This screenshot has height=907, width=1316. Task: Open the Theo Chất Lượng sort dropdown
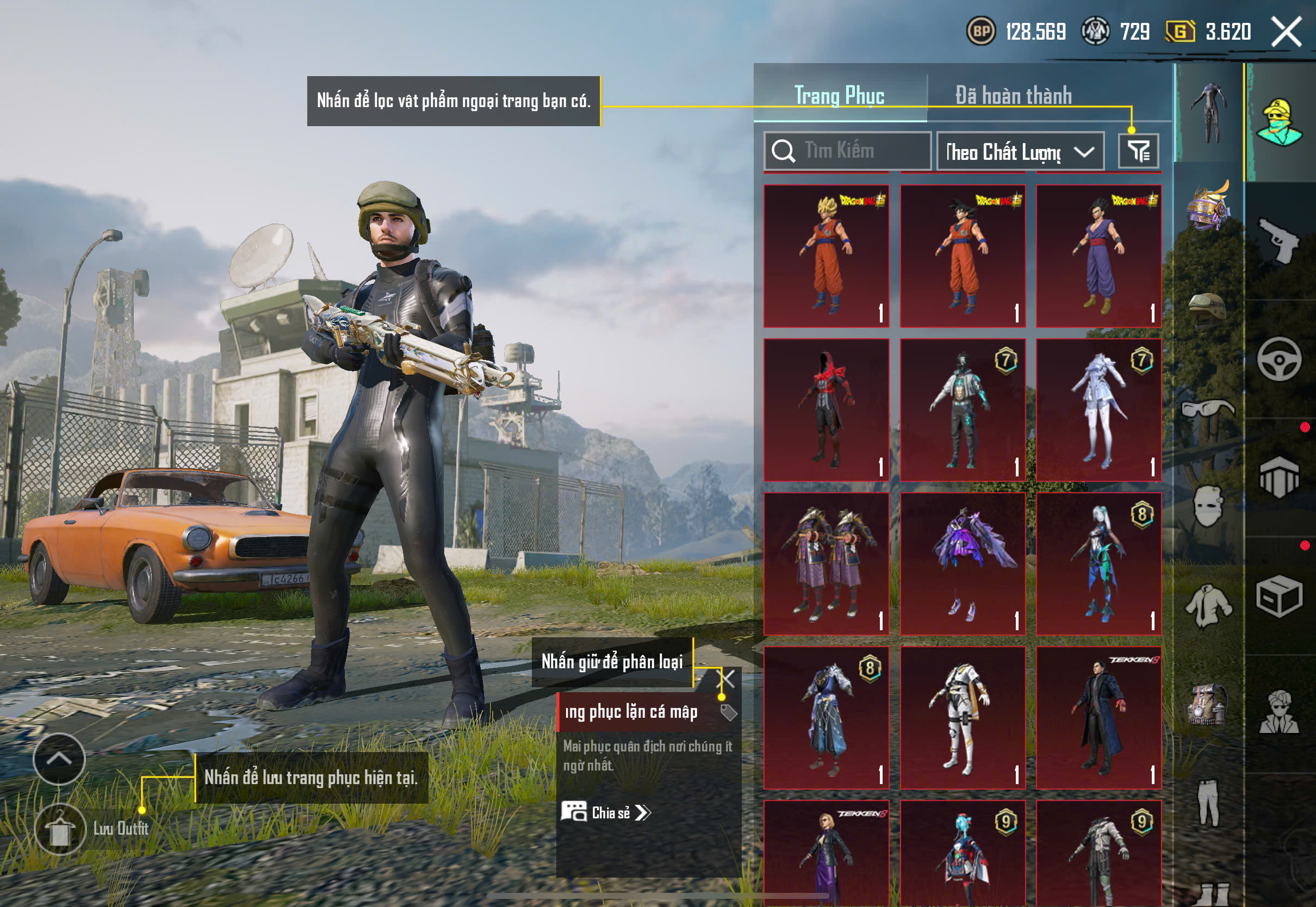tap(1020, 152)
